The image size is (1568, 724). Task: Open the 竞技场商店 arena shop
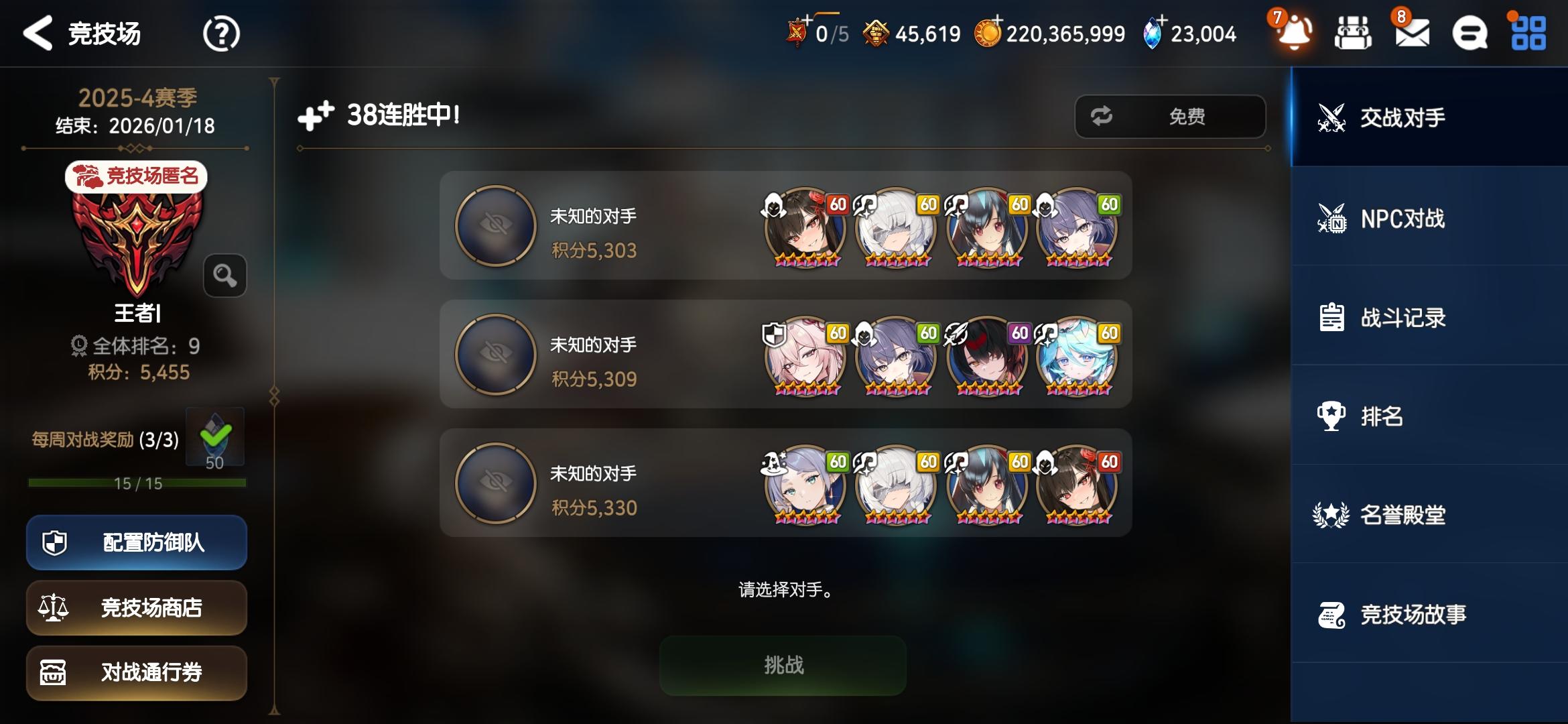click(x=136, y=607)
